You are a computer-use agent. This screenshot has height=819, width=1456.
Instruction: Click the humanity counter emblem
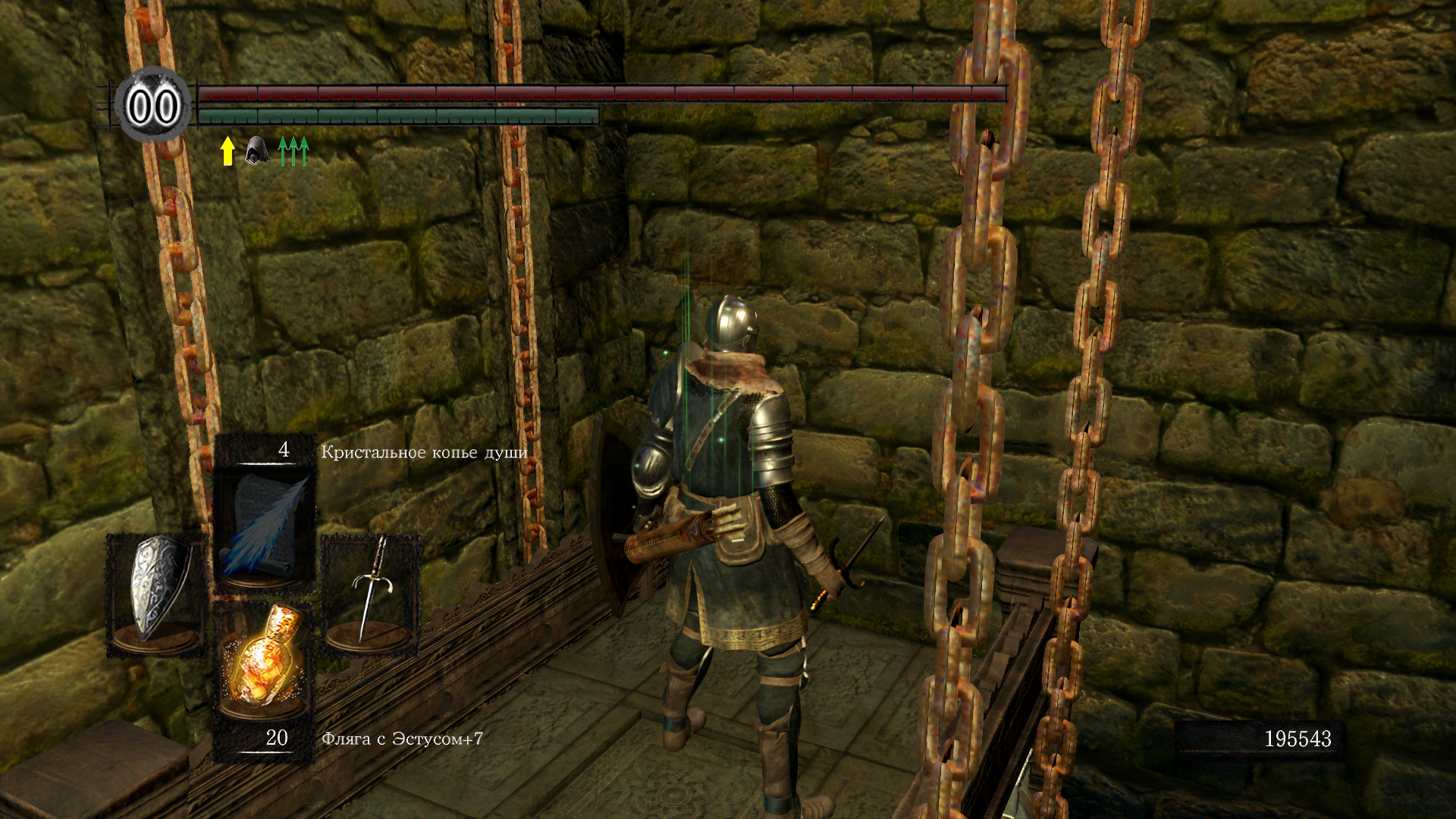click(x=153, y=105)
